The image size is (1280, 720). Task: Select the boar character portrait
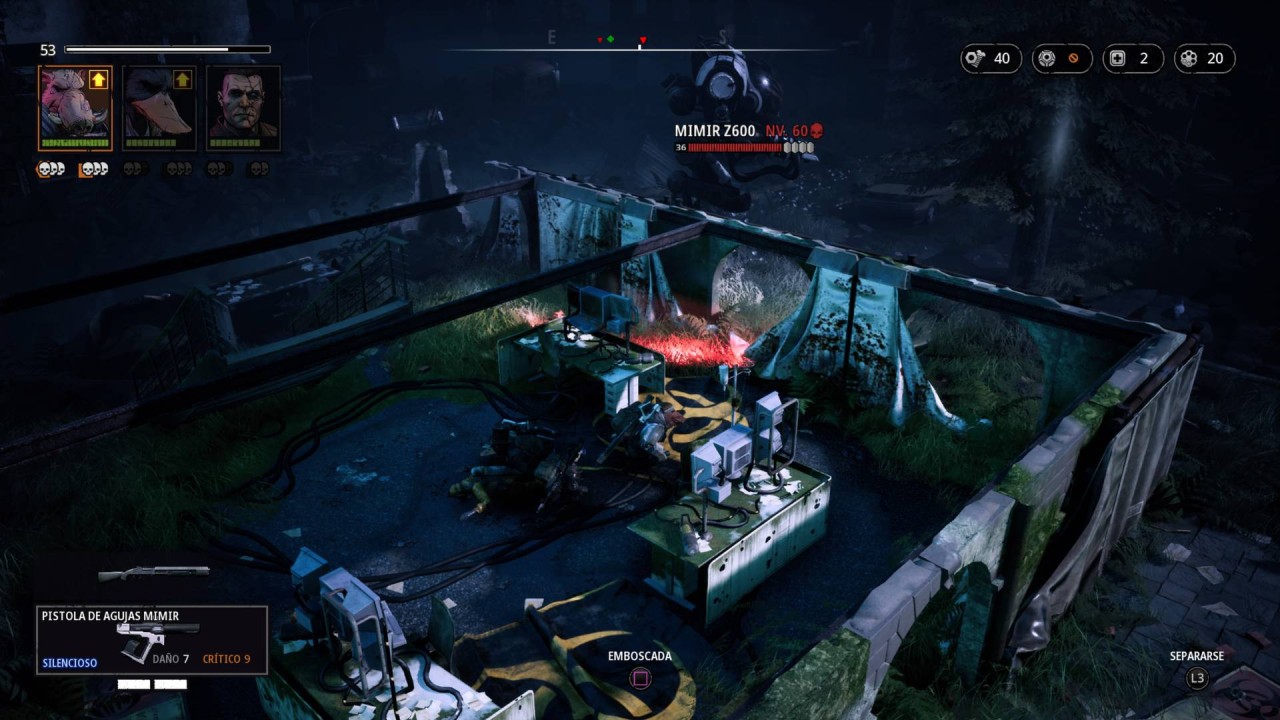click(75, 107)
